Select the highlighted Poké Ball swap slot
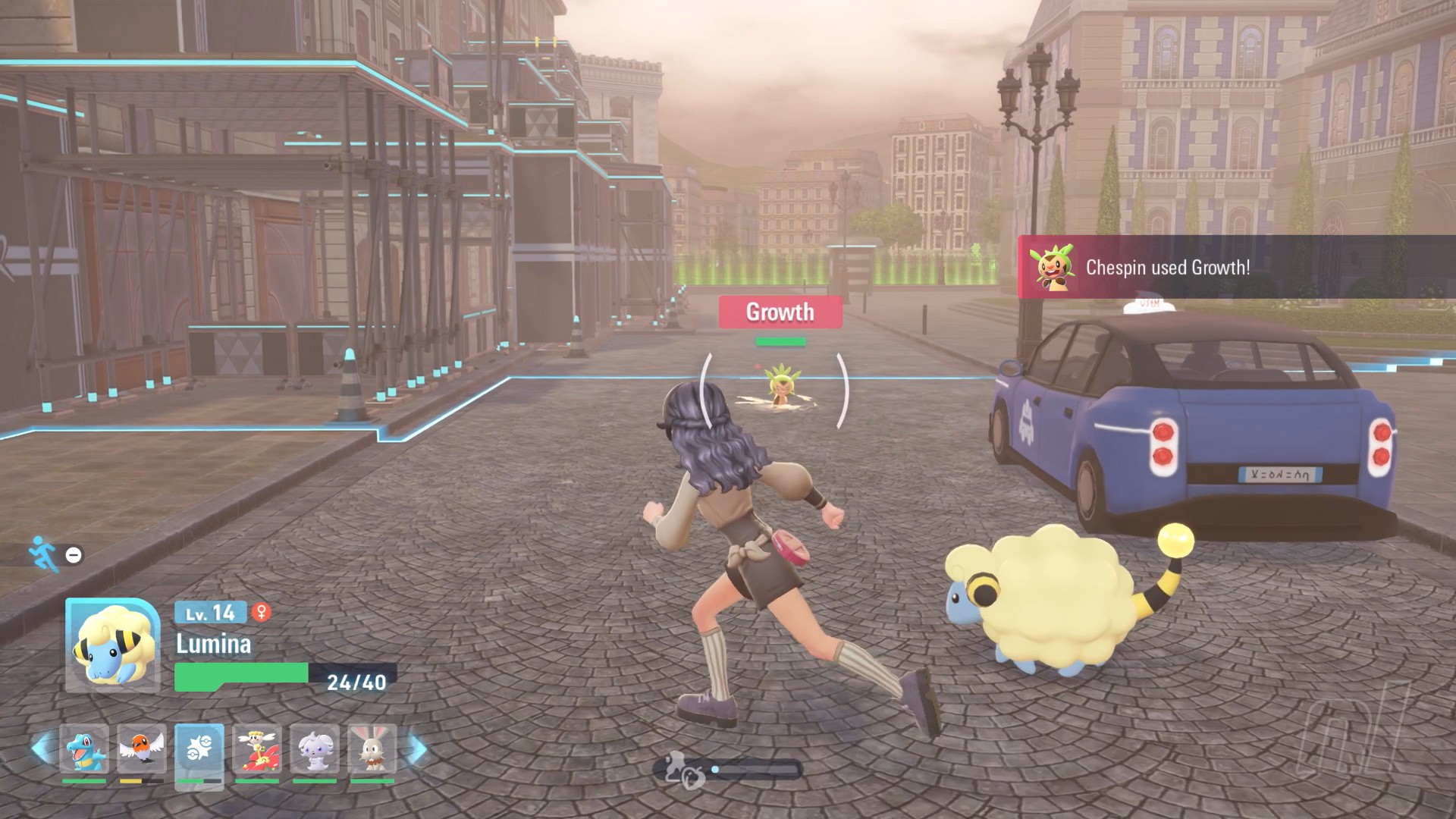The image size is (1456, 819). (199, 749)
